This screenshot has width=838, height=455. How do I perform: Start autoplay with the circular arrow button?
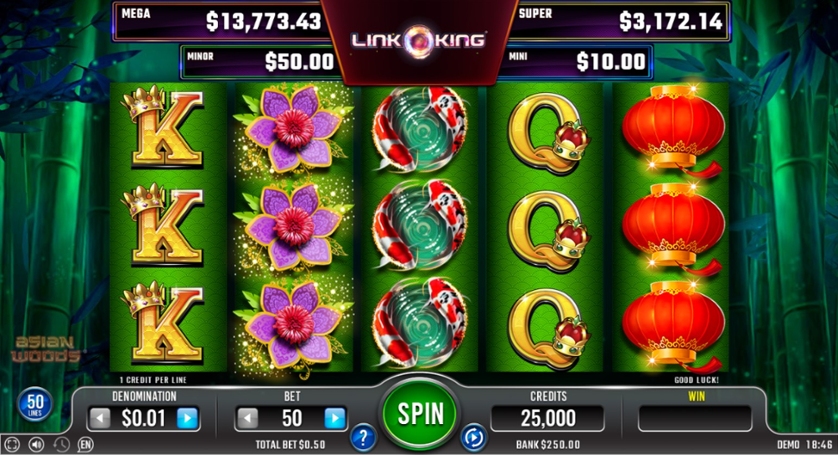pos(473,436)
